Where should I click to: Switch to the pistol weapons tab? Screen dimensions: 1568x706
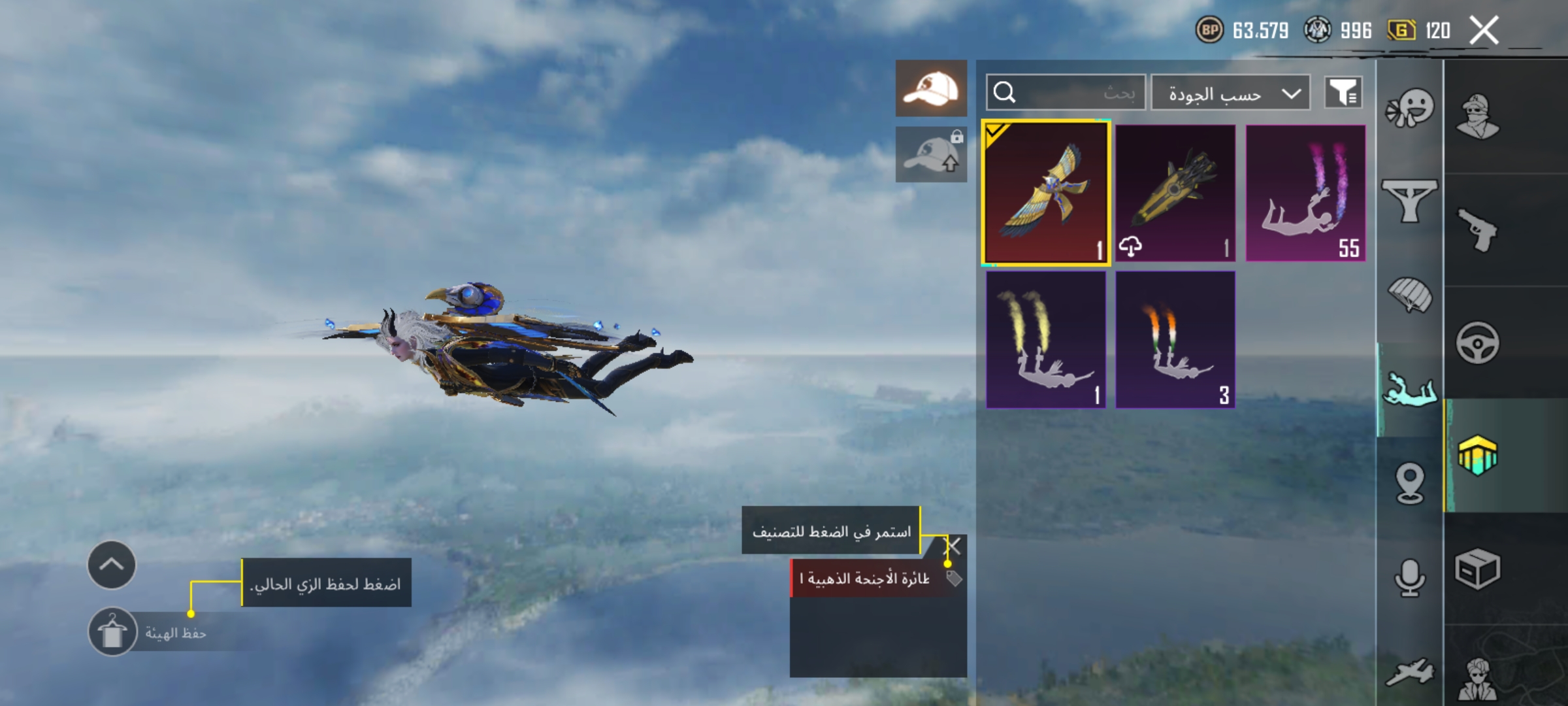[1478, 230]
